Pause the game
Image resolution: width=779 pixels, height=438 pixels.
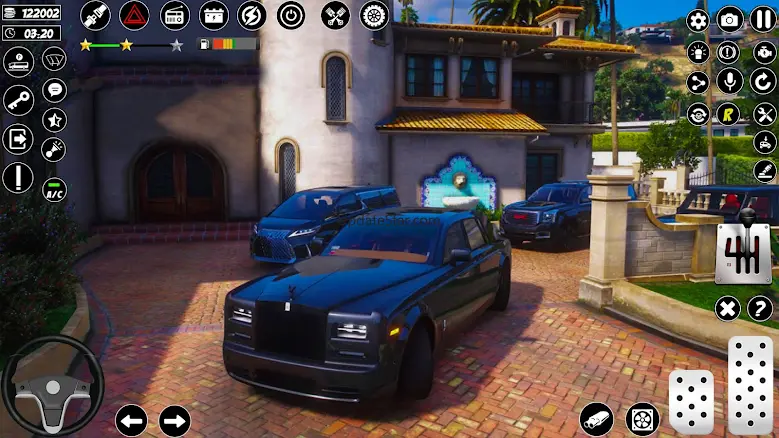point(763,20)
